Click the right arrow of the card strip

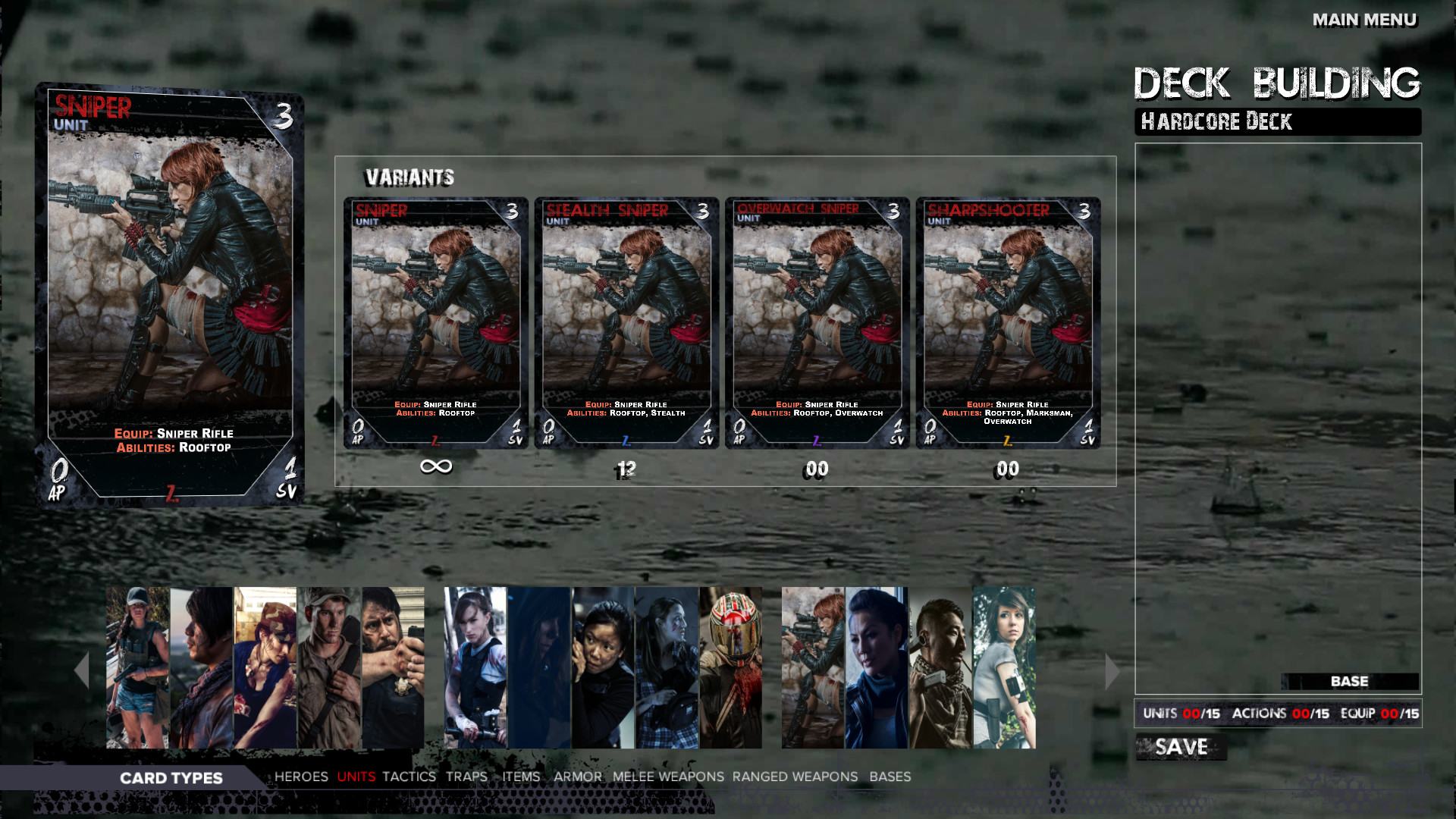[1112, 670]
